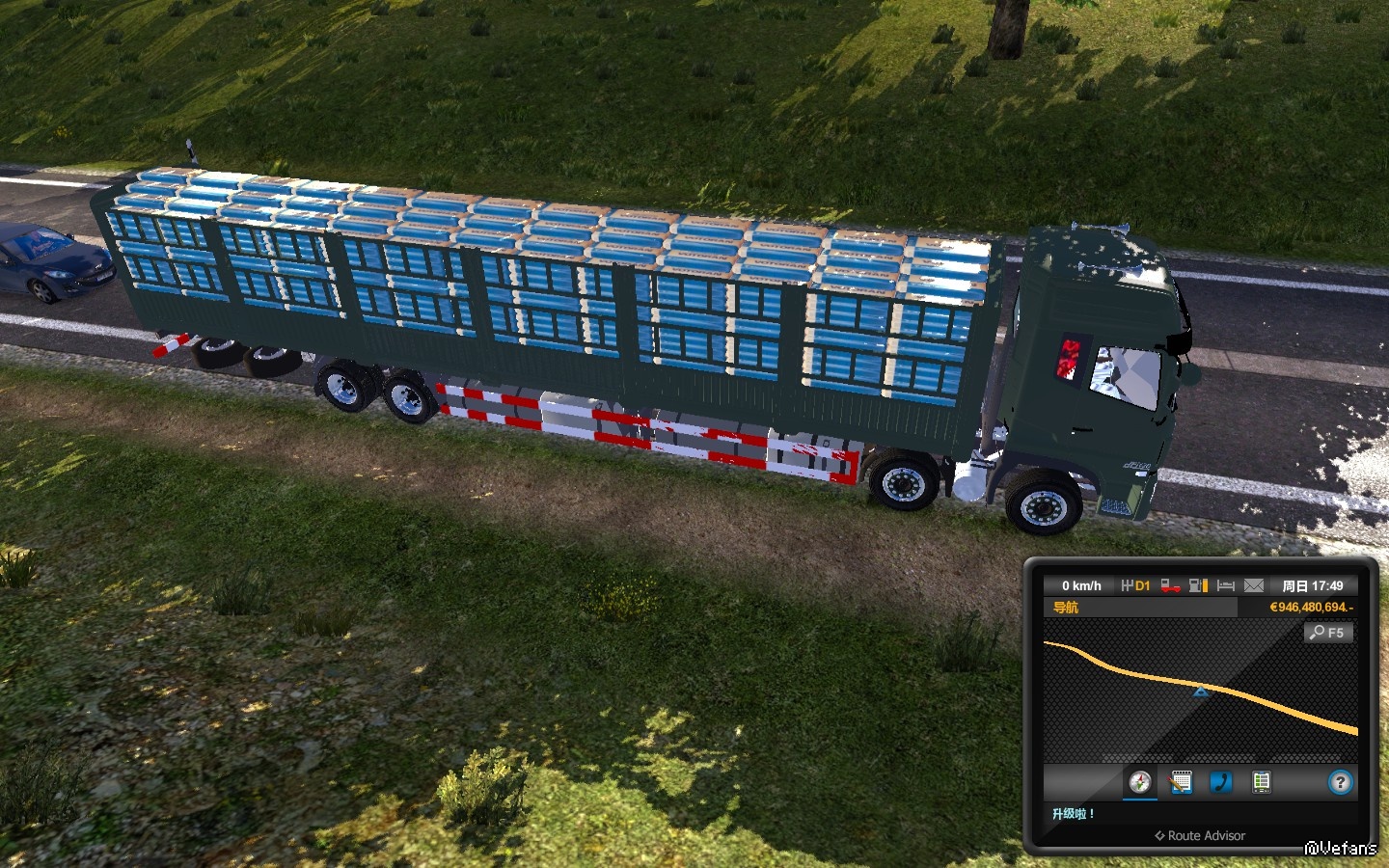Image resolution: width=1389 pixels, height=868 pixels.
Task: Open the job info calendar tab
Action: pyautogui.click(x=1181, y=782)
